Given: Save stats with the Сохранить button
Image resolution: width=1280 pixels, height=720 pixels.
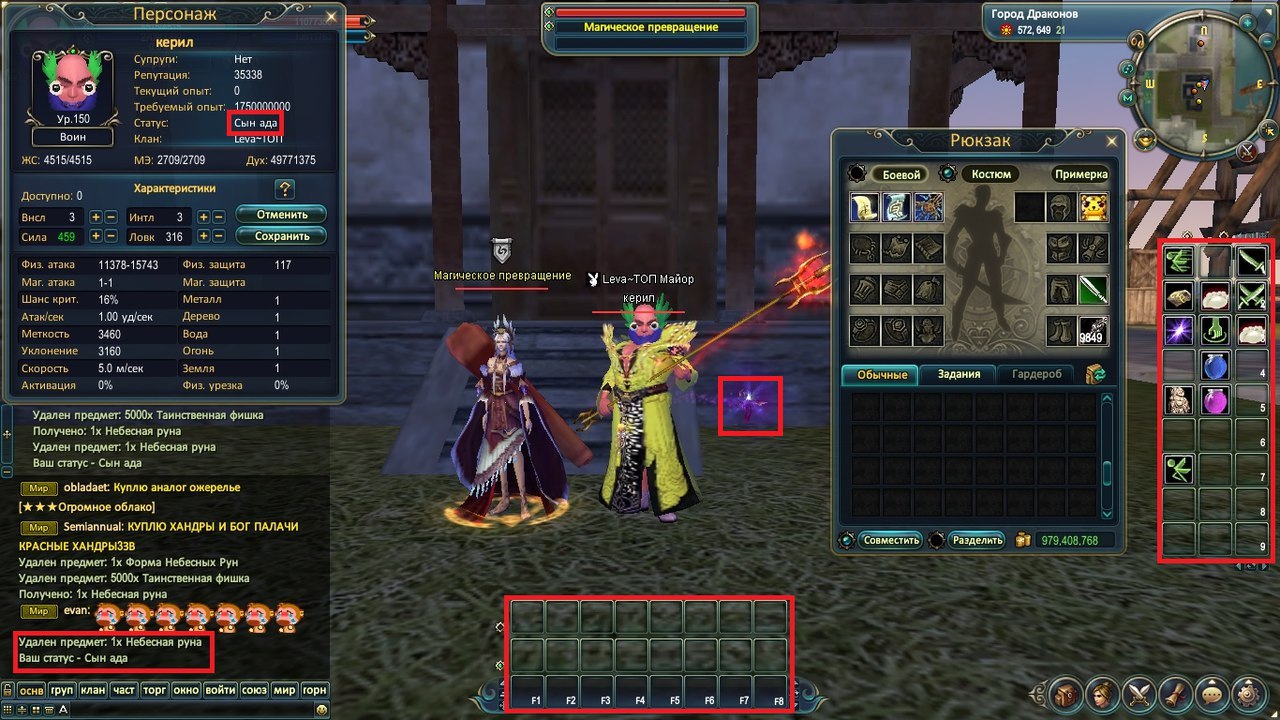Looking at the screenshot, I should tap(281, 237).
